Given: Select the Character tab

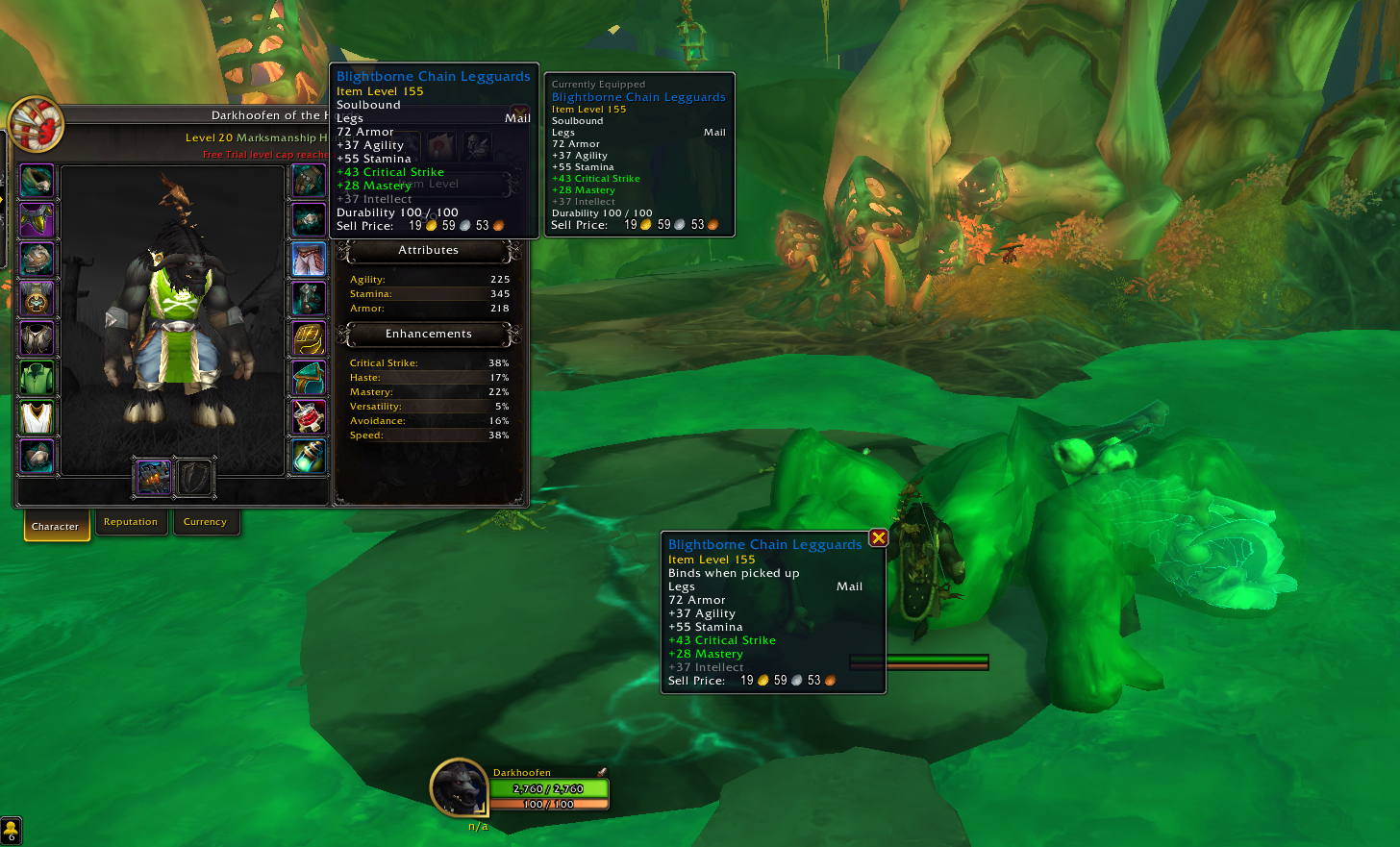Looking at the screenshot, I should point(56,526).
